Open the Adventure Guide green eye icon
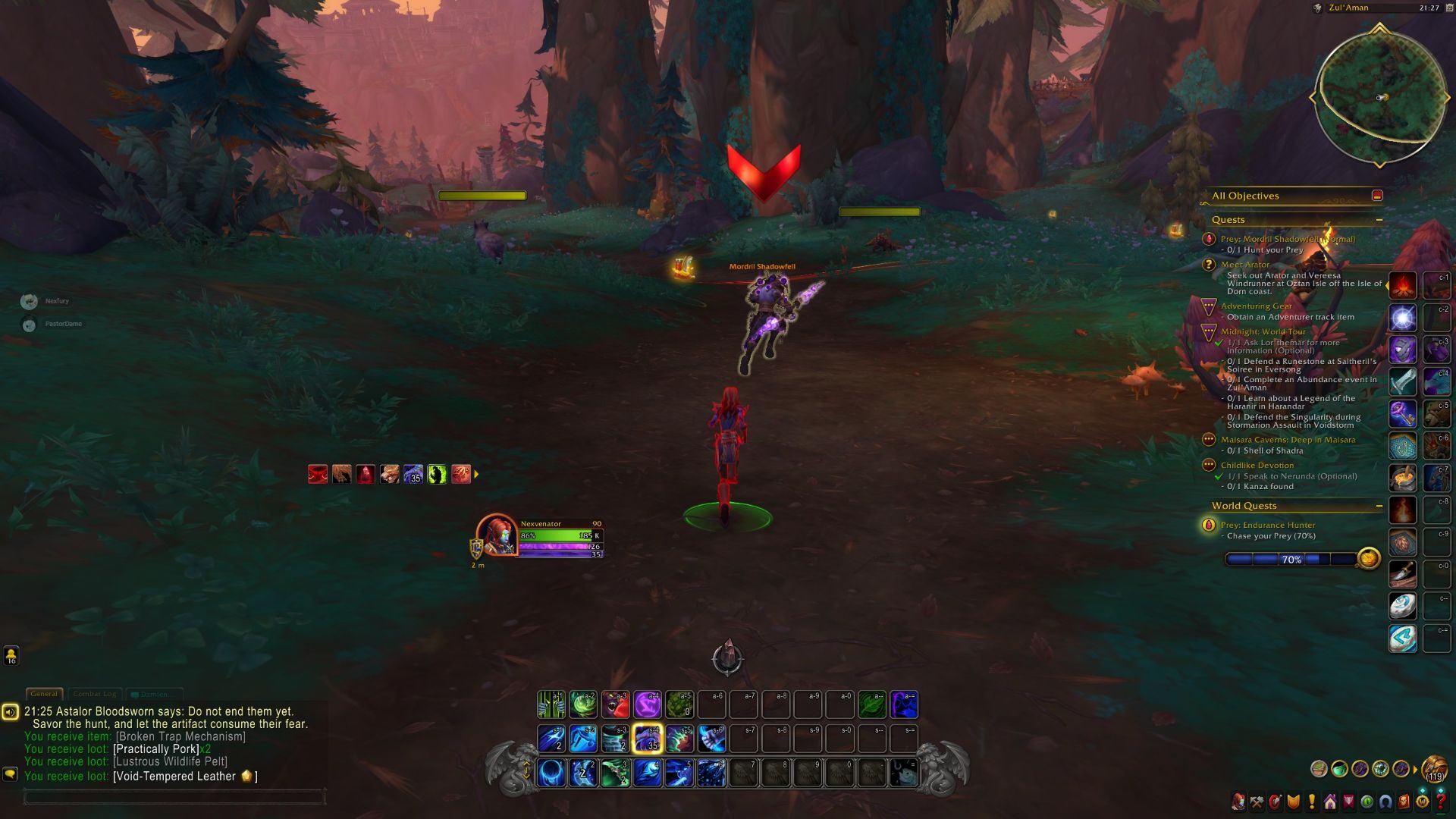This screenshot has width=1456, height=819. click(x=1366, y=802)
